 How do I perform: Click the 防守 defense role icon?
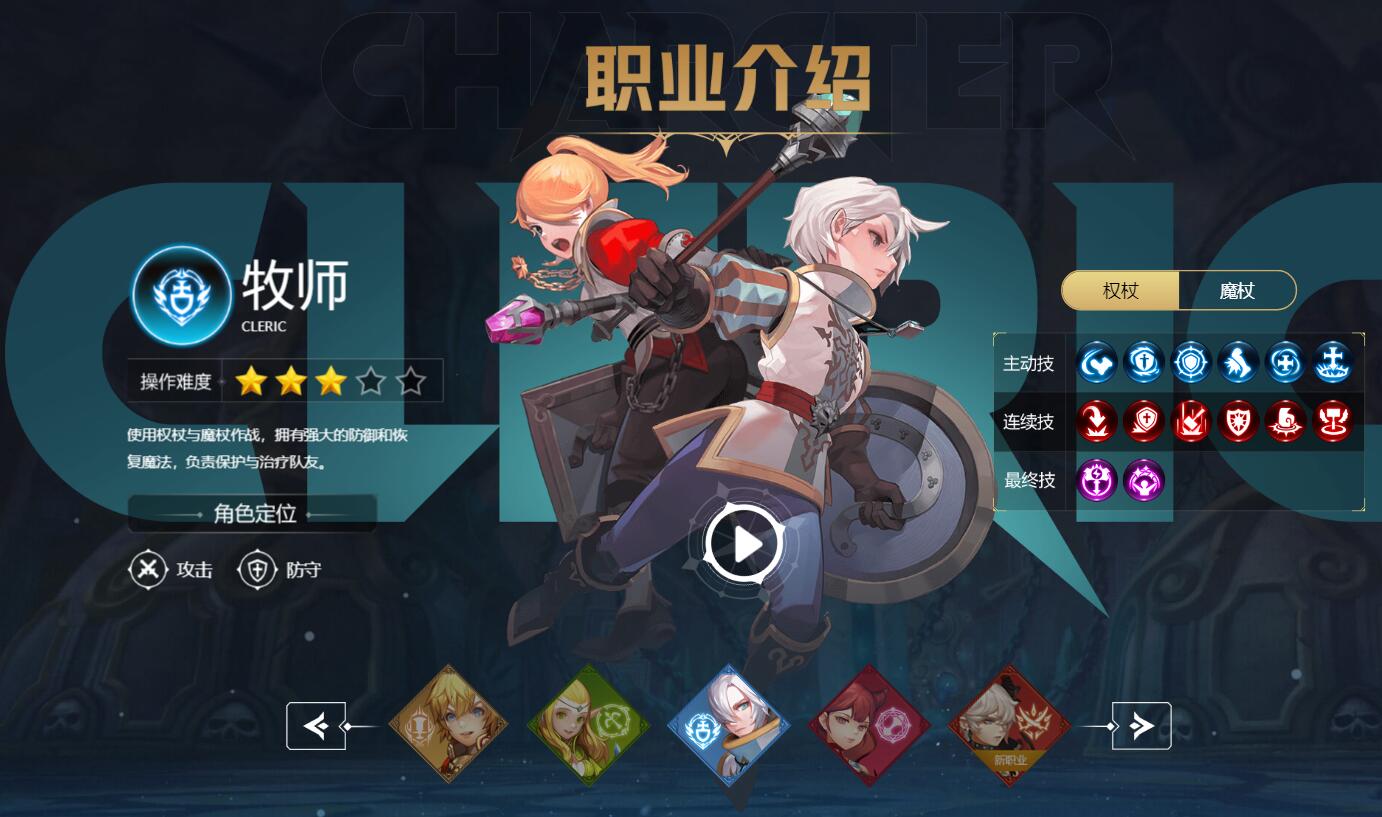257,569
